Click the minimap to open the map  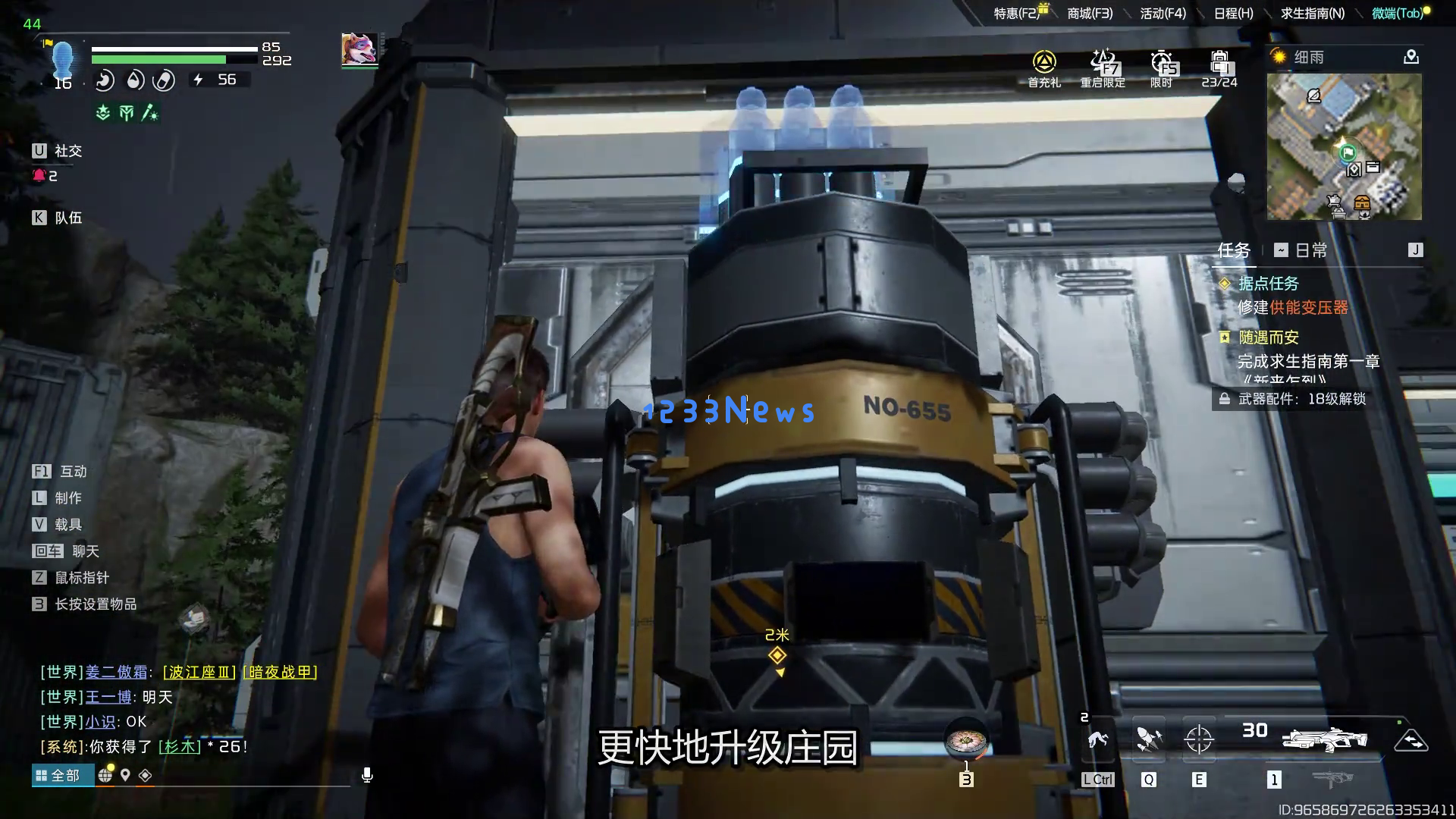(x=1344, y=146)
